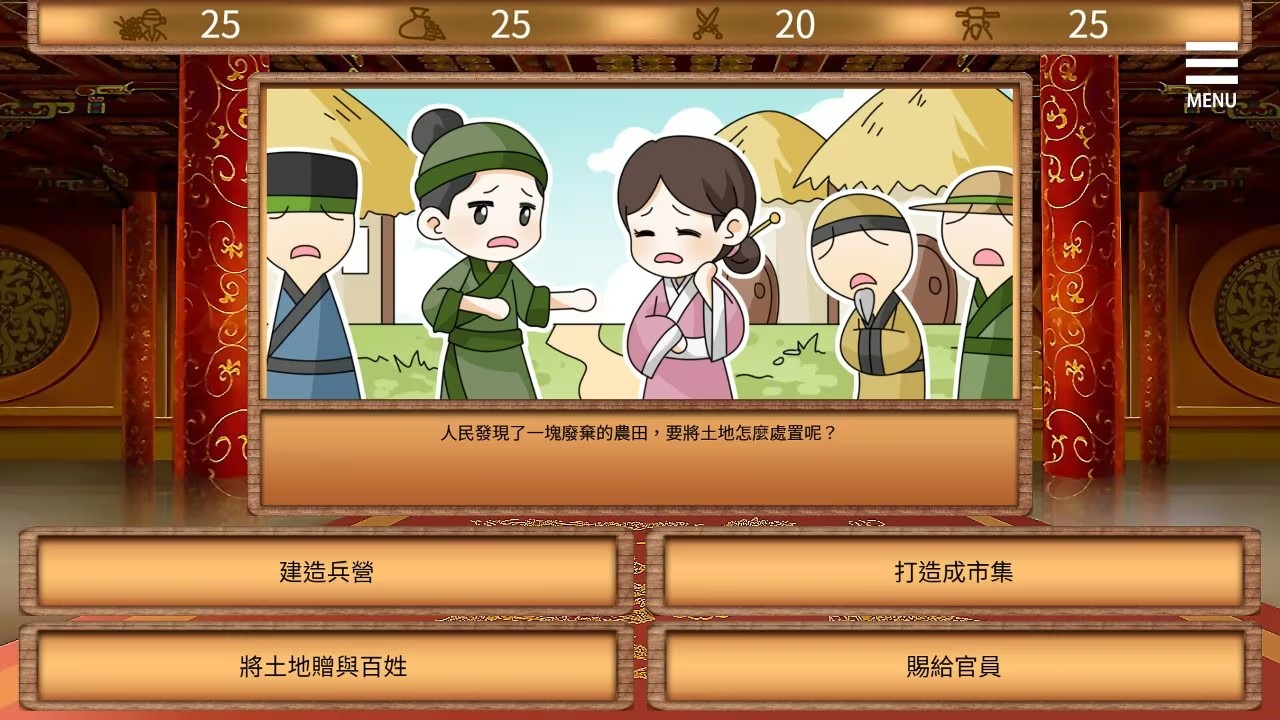Click the question text about abandoned farmland
This screenshot has height=720, width=1280.
tap(638, 434)
